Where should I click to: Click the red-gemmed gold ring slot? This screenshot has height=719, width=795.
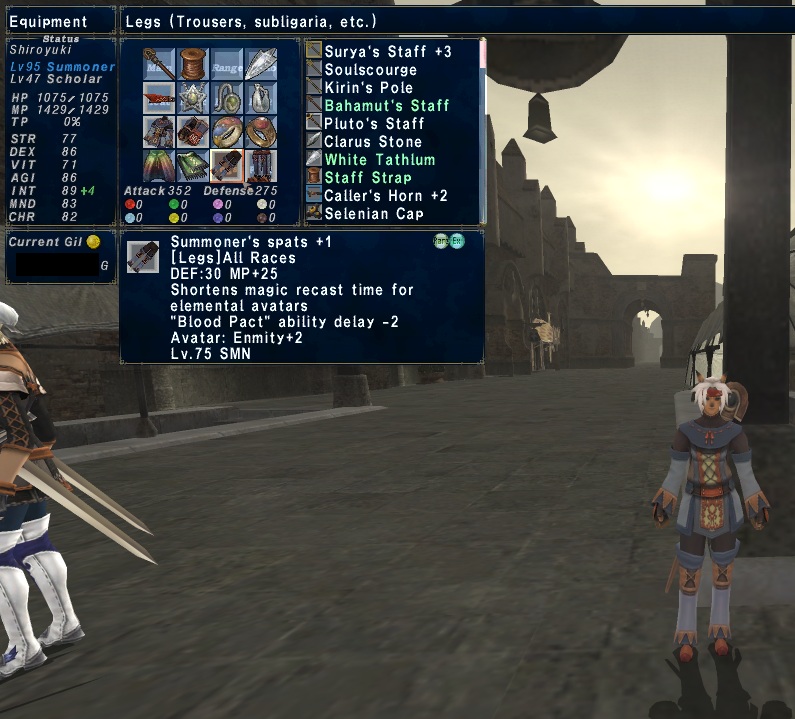pos(261,132)
